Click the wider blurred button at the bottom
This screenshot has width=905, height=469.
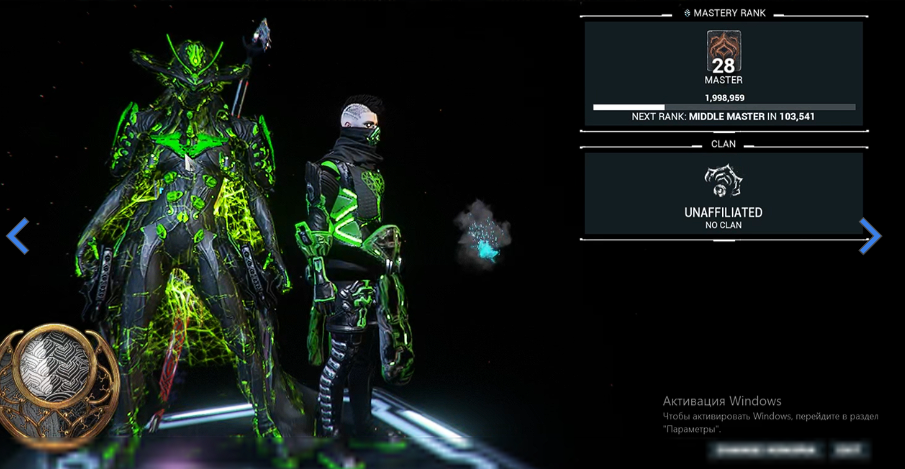tap(765, 451)
